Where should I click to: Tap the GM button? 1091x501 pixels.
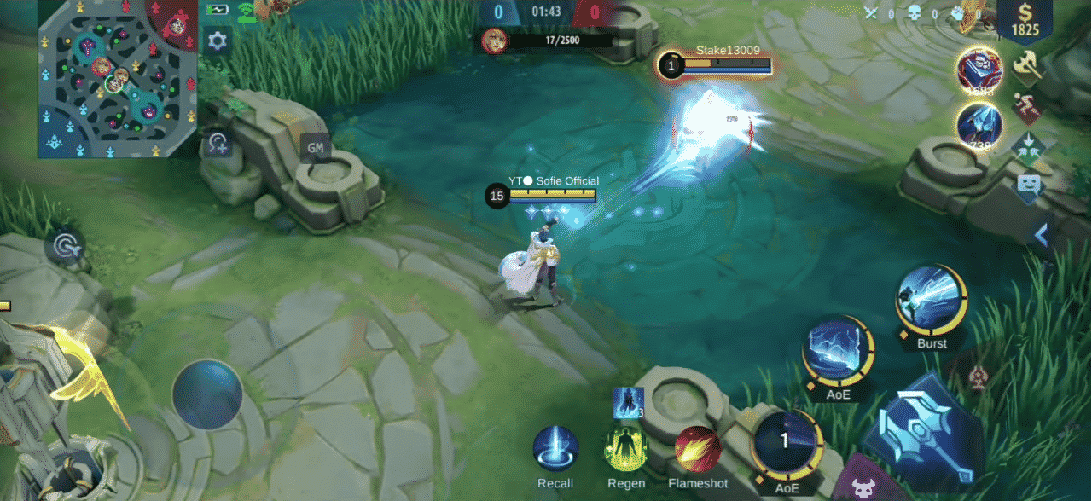[x=316, y=148]
